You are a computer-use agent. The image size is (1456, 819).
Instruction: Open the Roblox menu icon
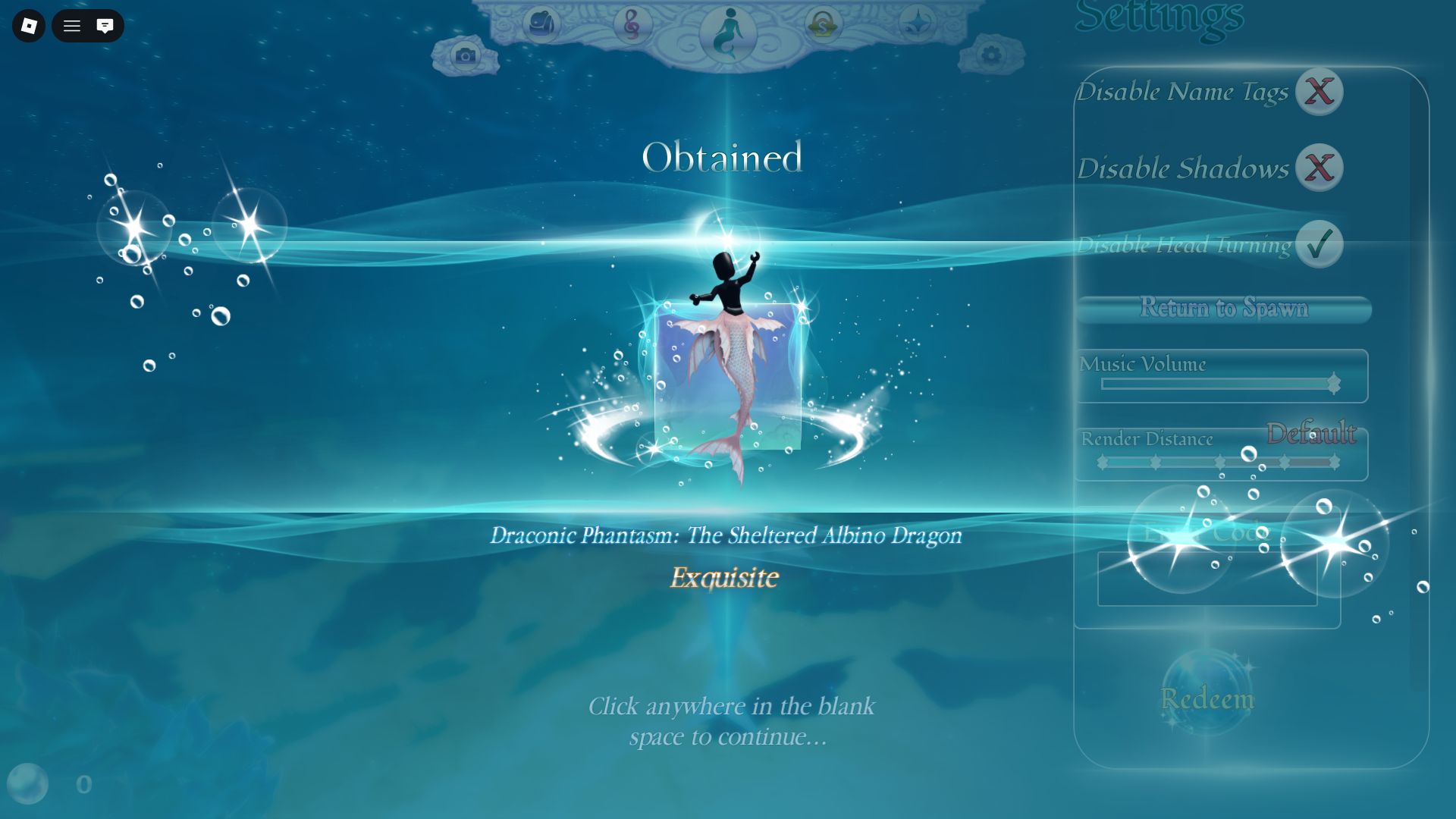click(27, 25)
